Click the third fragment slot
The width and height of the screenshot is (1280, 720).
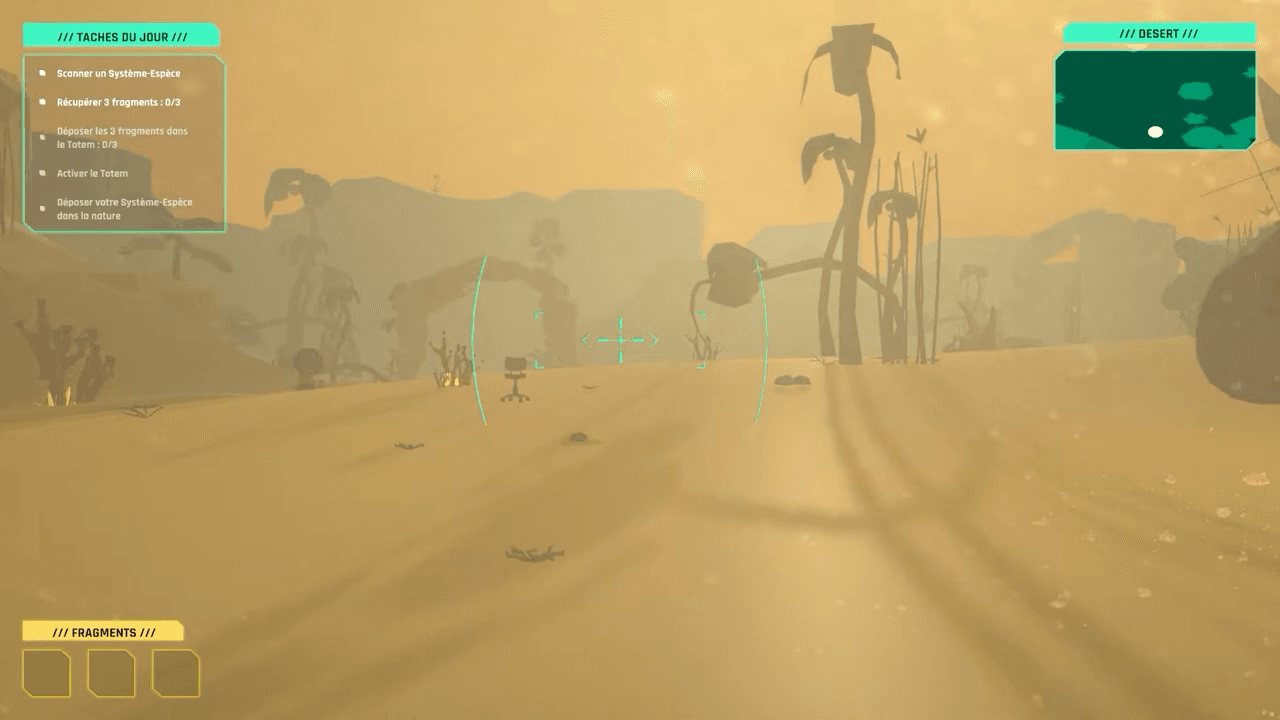coord(176,673)
